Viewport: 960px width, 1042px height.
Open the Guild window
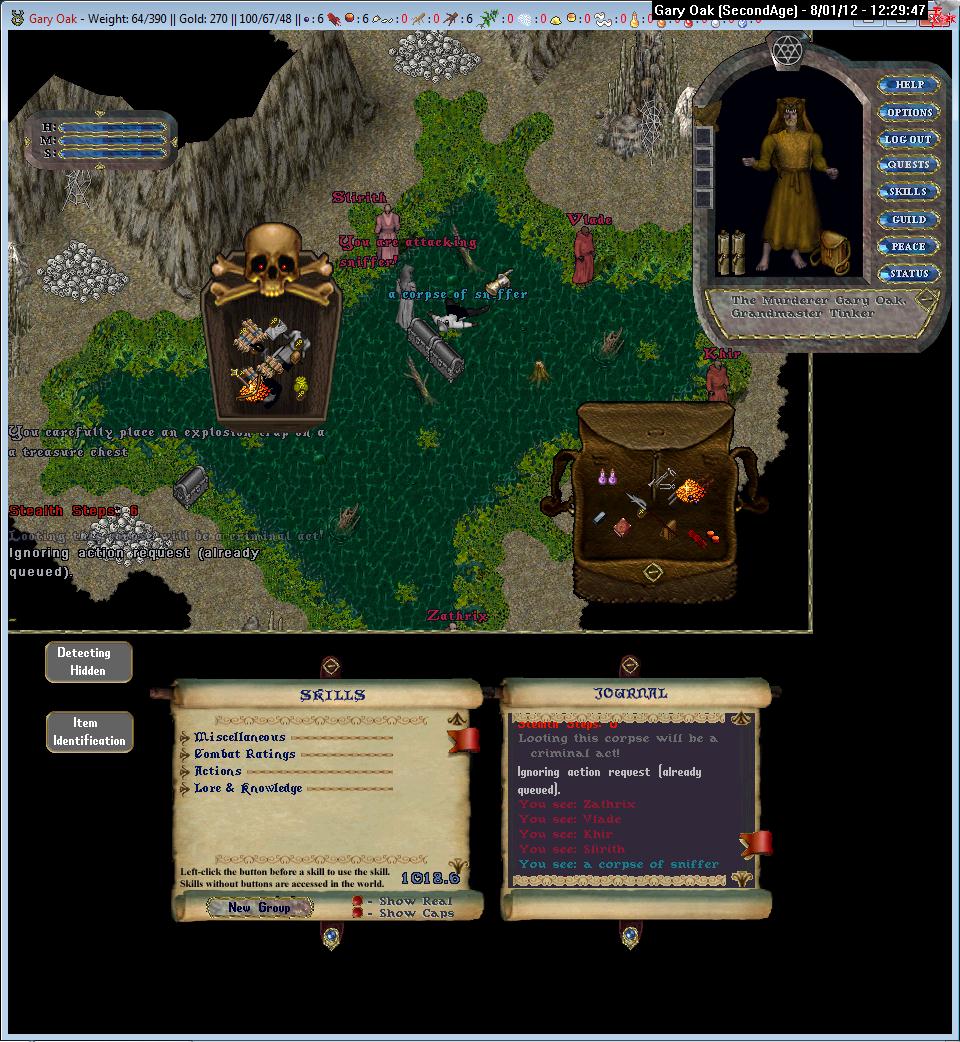908,219
